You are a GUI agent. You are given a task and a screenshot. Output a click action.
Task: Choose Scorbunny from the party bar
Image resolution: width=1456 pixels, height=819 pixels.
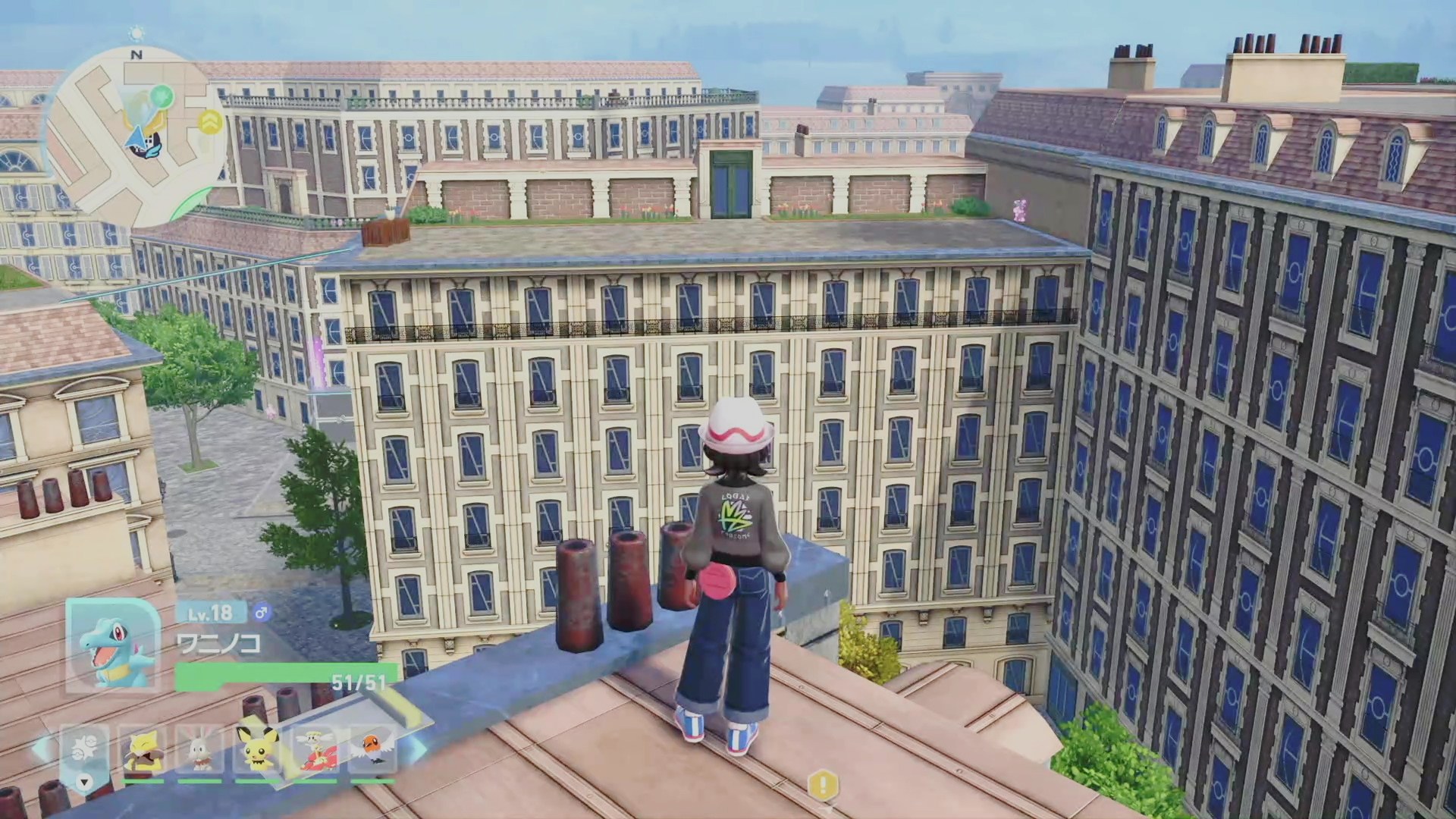click(199, 751)
